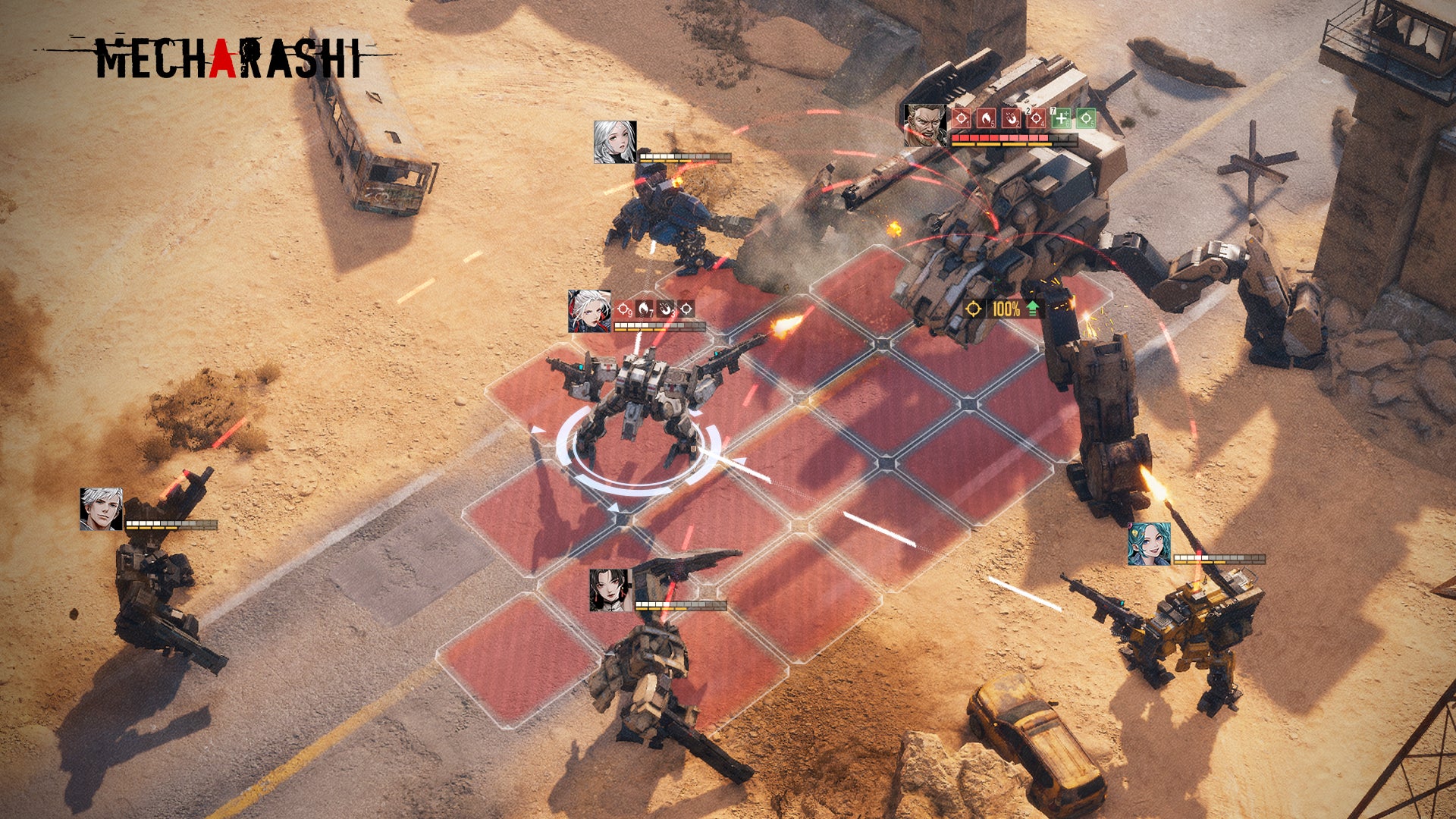Choose the black-haired woman pilot portrait

tap(610, 590)
